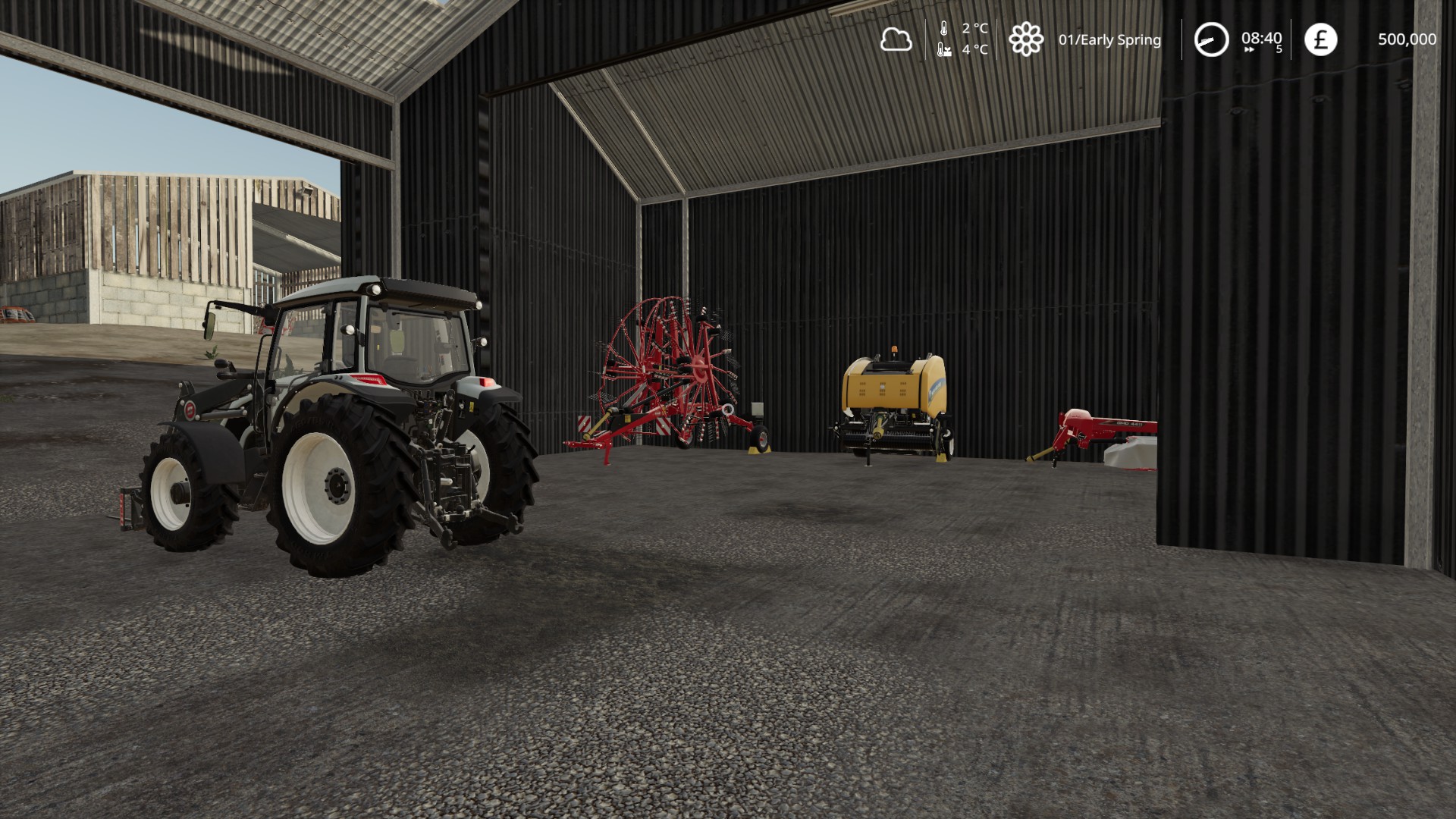Screen dimensions: 1456x819
Task: Click the cloud weather icon
Action: click(x=896, y=39)
